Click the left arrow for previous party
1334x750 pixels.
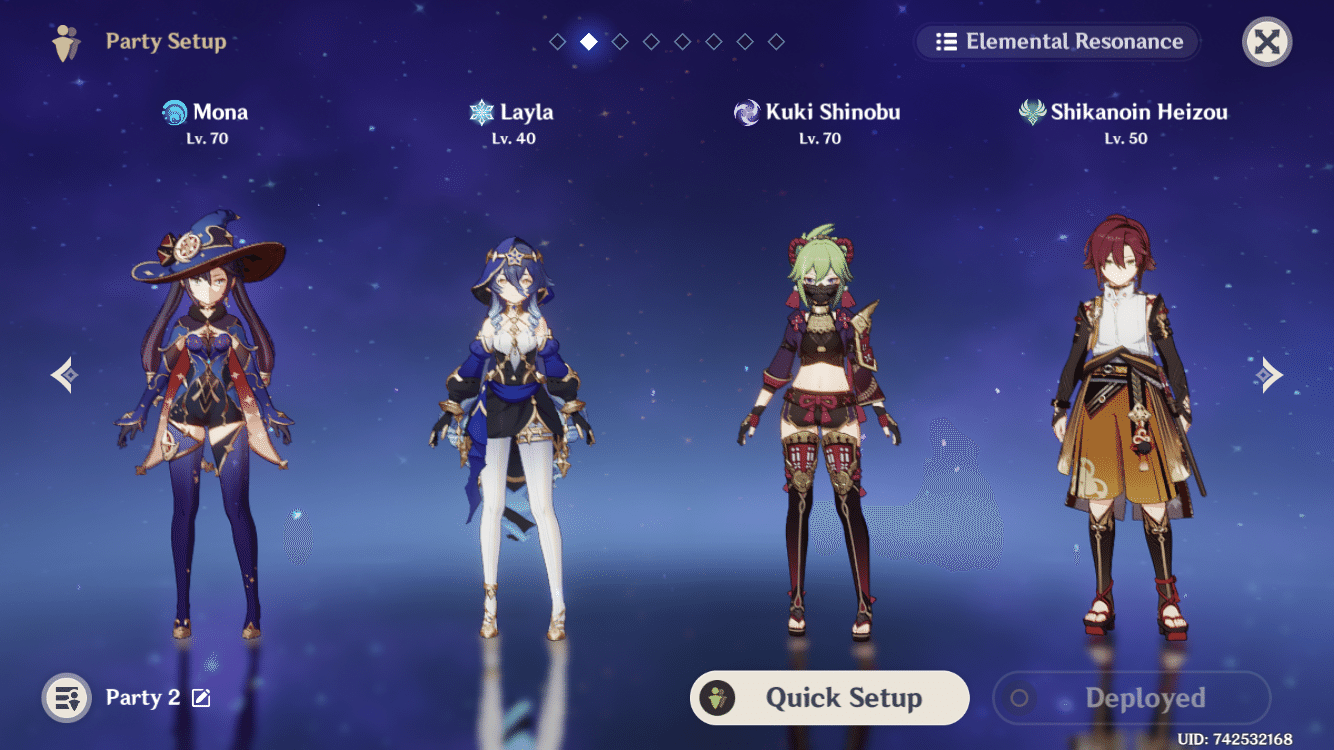click(x=63, y=374)
